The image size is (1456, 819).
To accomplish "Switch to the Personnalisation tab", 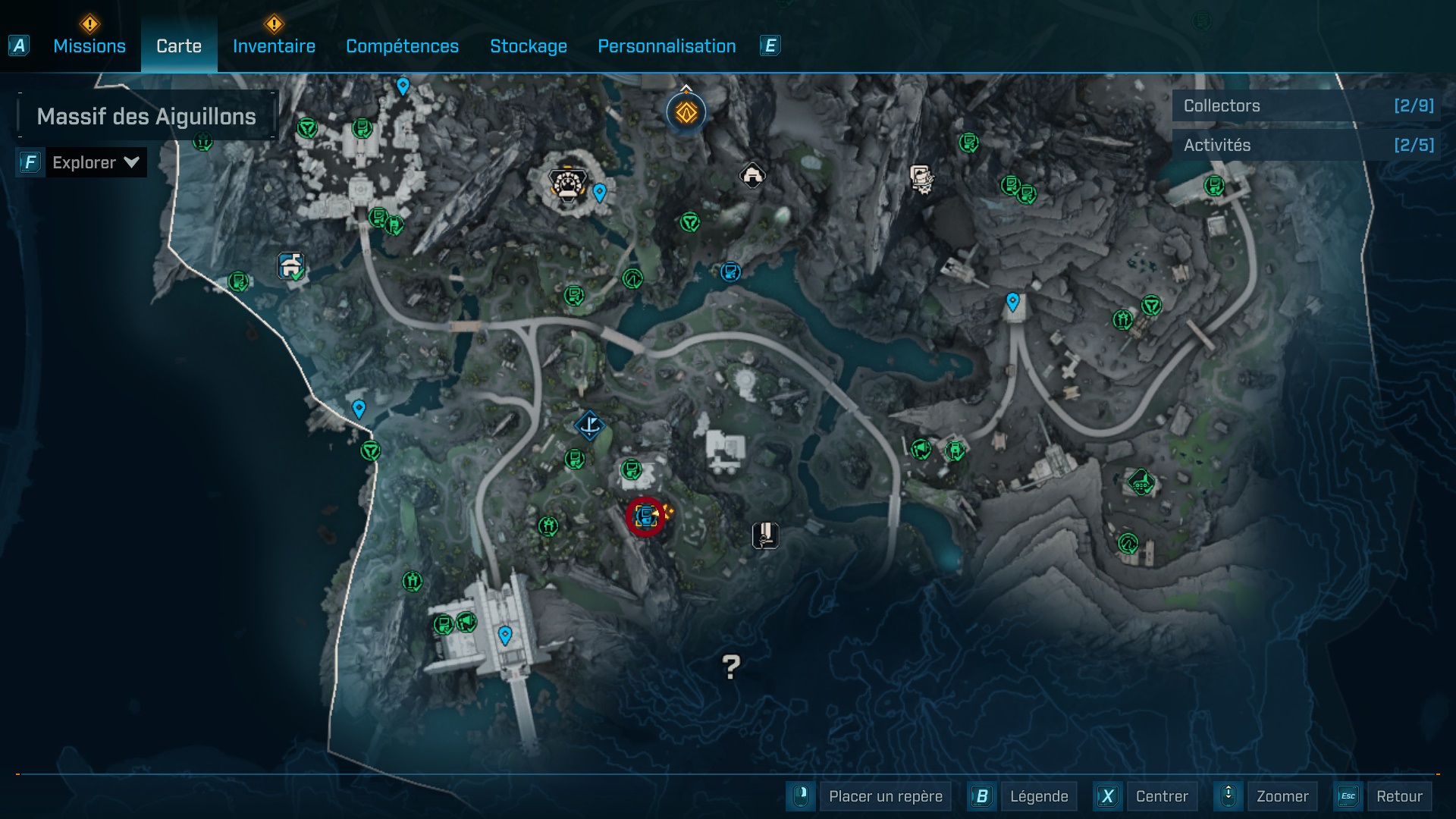I will 667,46.
